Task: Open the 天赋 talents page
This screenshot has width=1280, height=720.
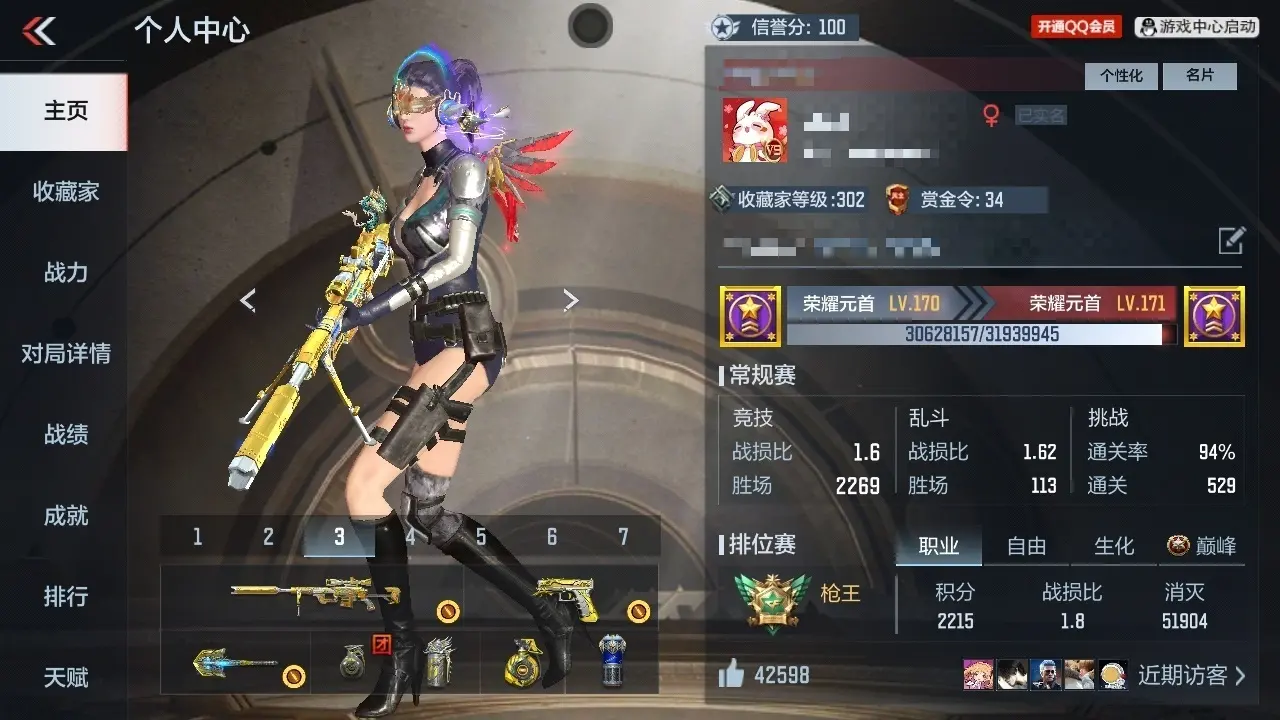Action: pyautogui.click(x=65, y=678)
